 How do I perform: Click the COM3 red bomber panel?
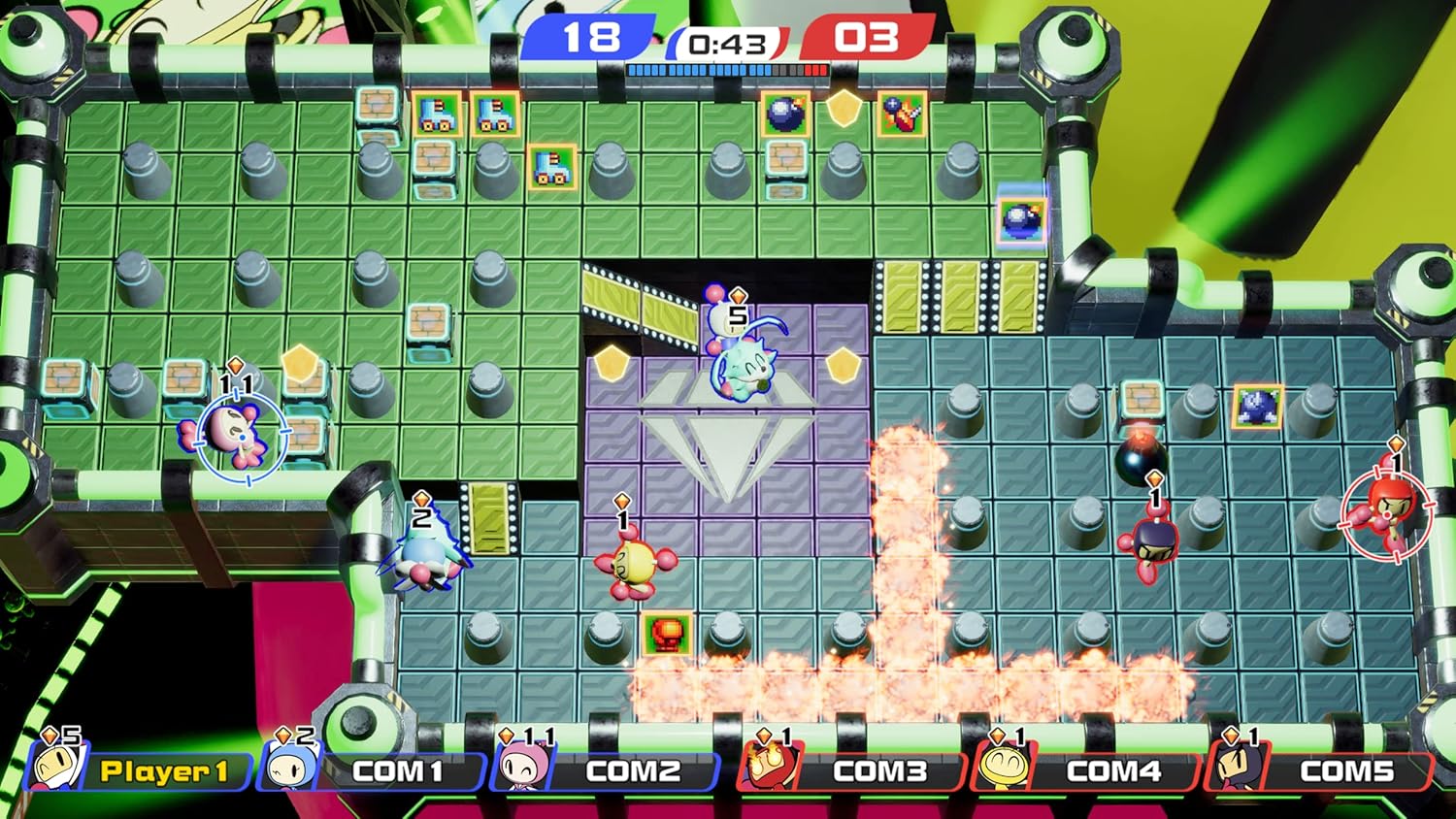click(x=854, y=771)
